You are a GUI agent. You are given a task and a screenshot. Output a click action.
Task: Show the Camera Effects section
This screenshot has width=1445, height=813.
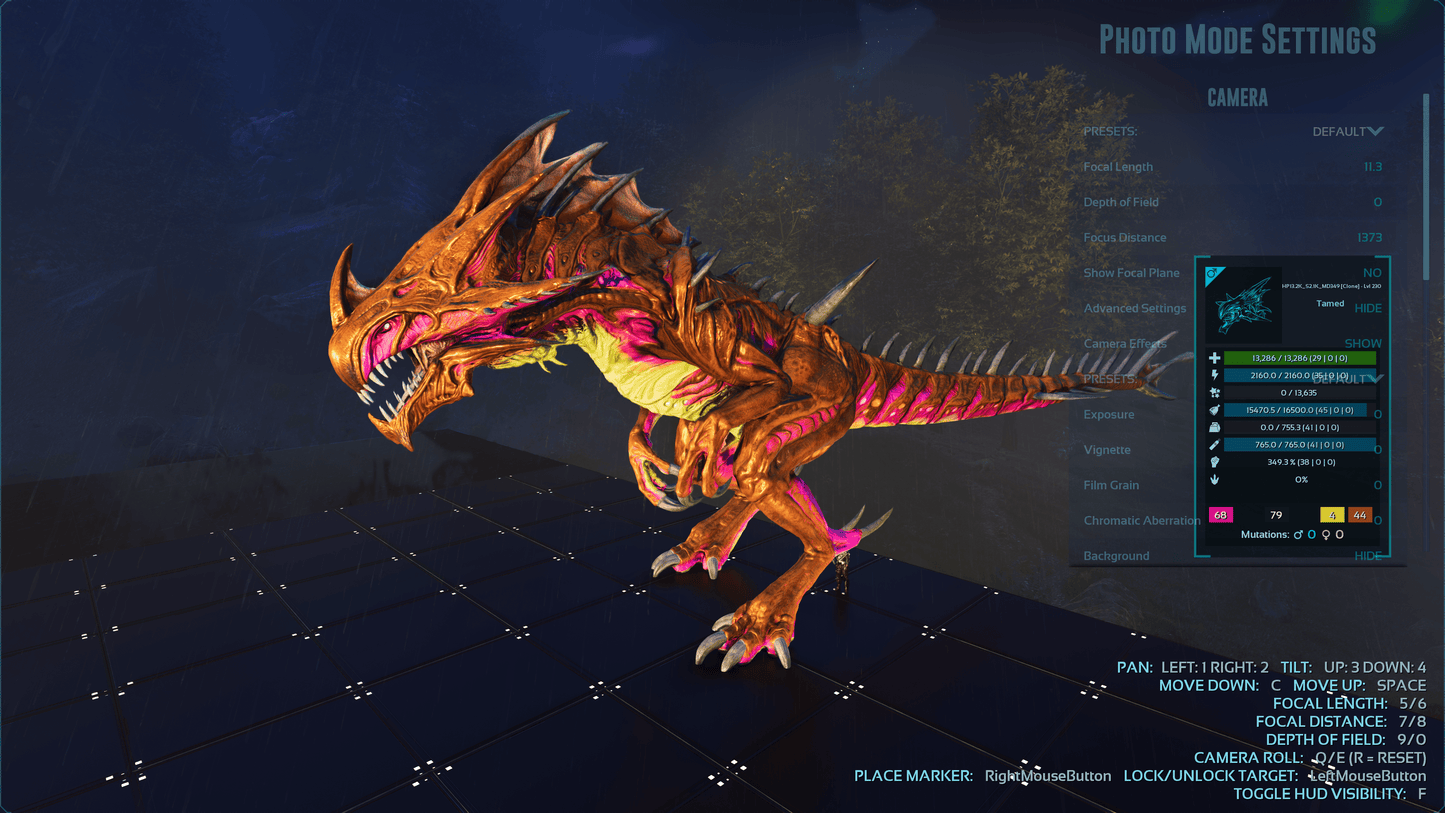(1362, 344)
